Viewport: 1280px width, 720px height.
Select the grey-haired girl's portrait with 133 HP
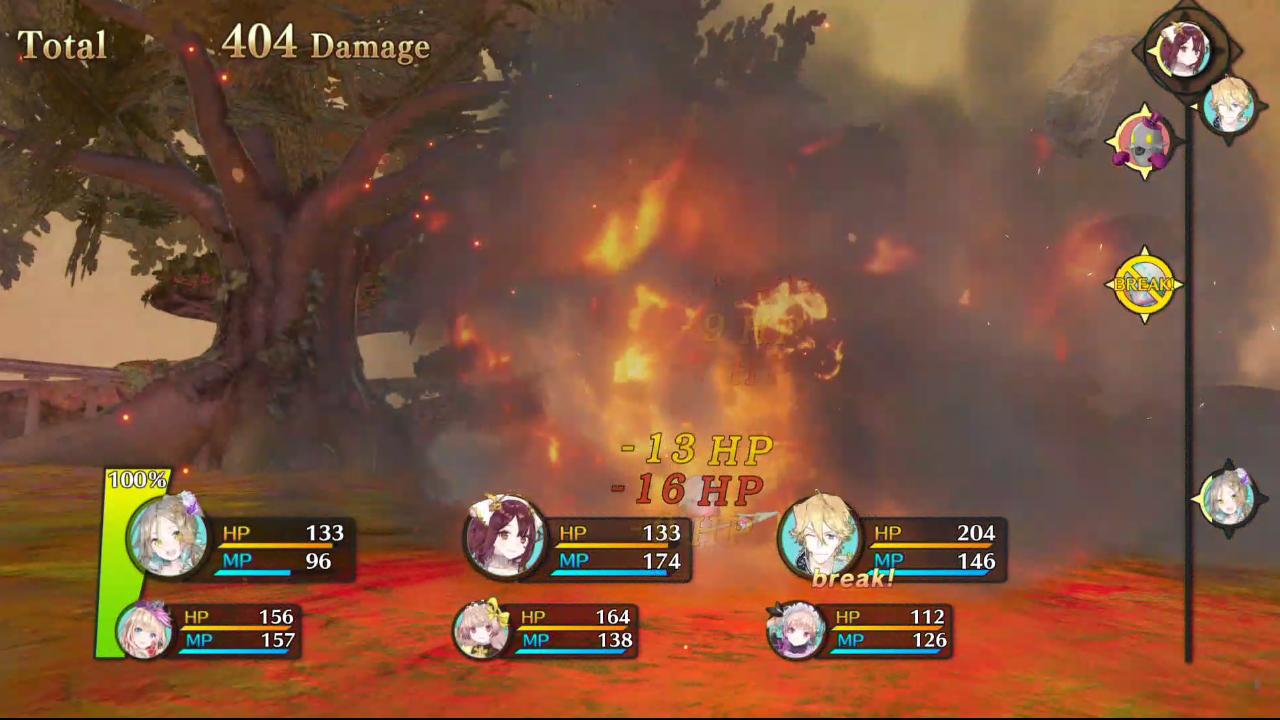(x=167, y=537)
